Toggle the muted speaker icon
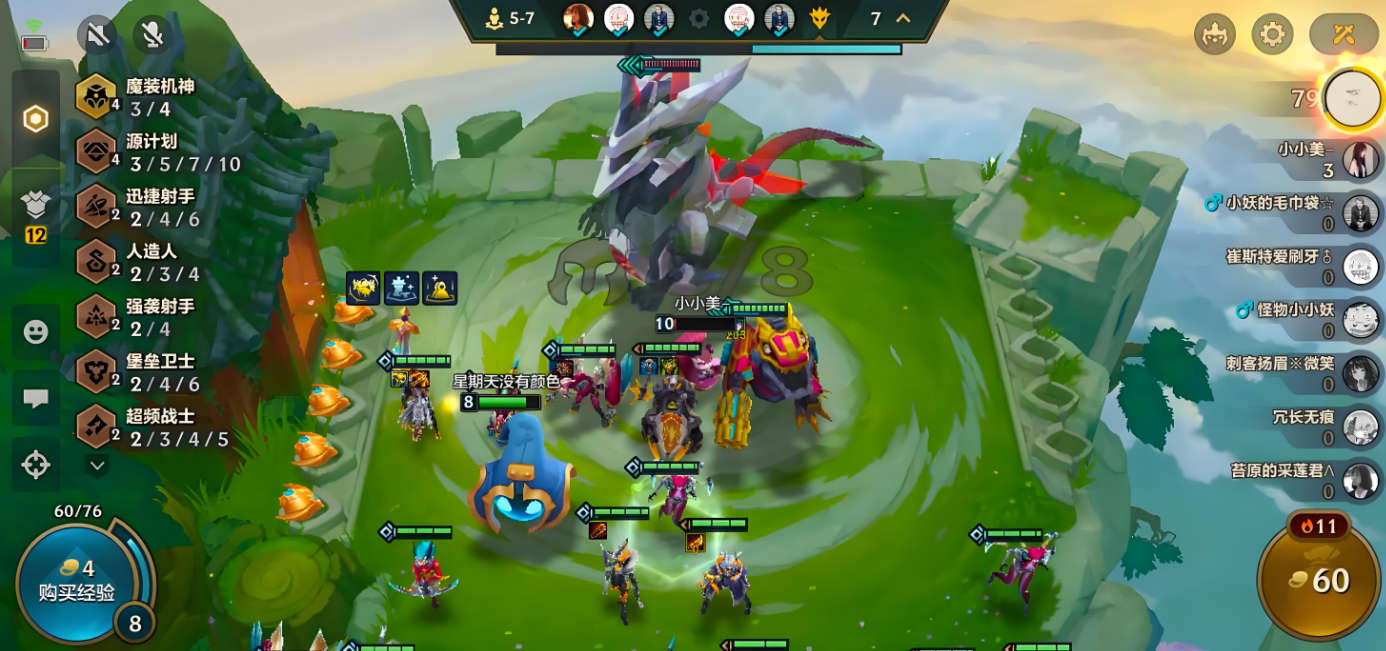The width and height of the screenshot is (1386, 651). 97,36
